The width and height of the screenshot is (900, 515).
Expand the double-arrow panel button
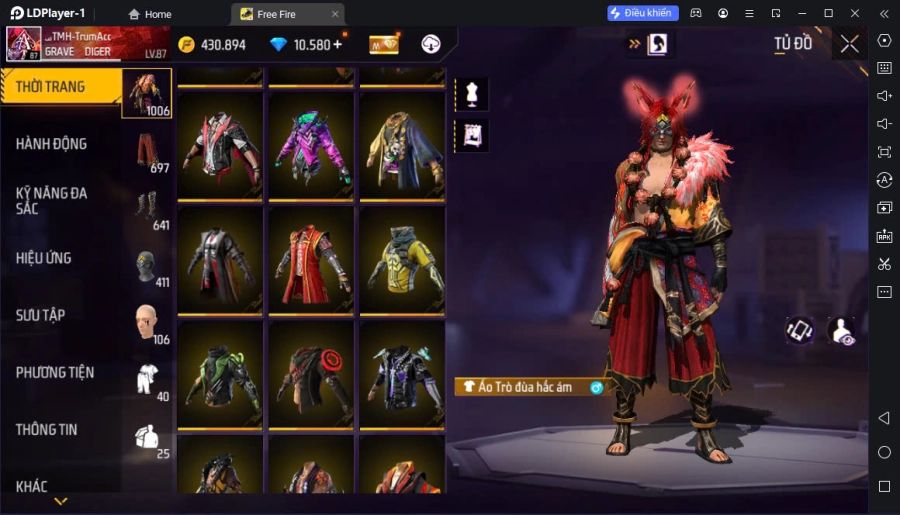pyautogui.click(x=633, y=44)
